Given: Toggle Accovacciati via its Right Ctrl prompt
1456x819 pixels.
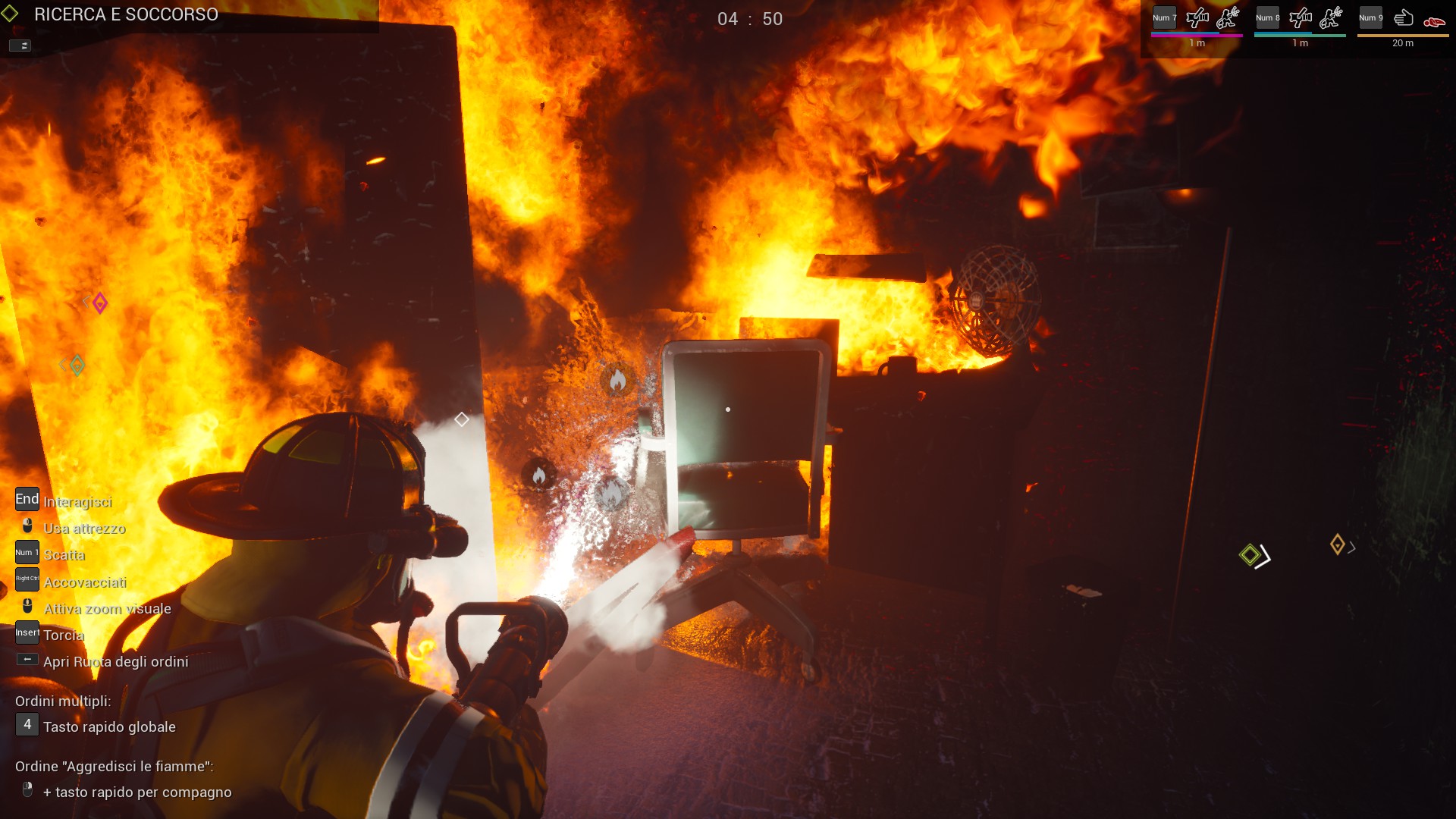Looking at the screenshot, I should [26, 579].
